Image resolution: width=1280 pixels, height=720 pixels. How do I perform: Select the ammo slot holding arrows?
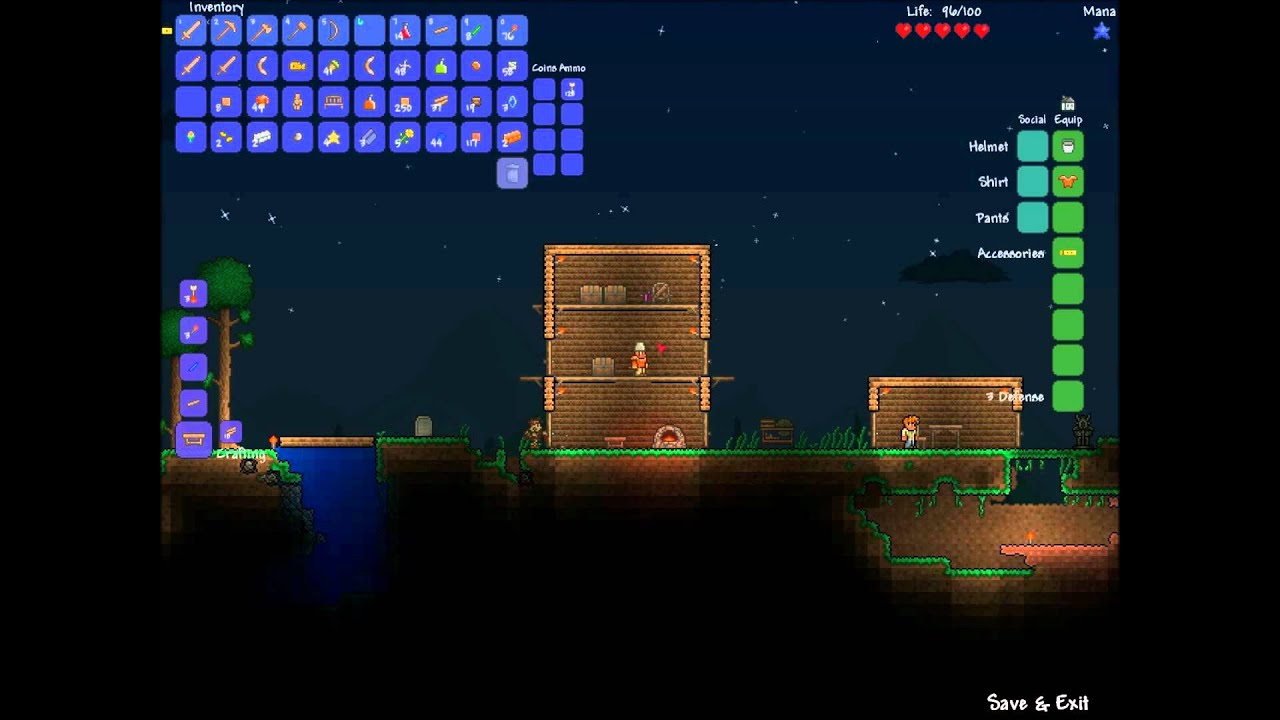[572, 90]
